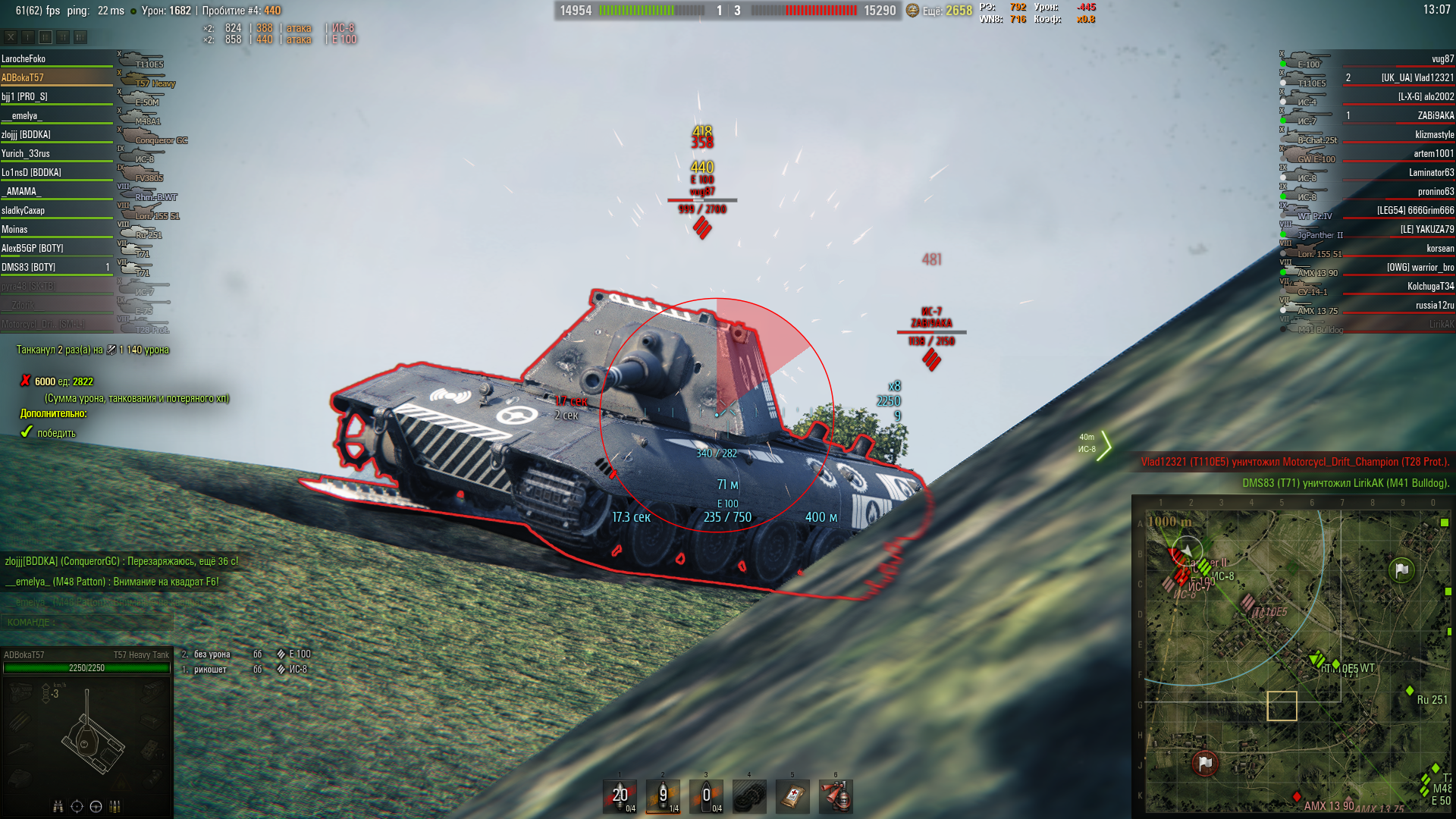
Task: Click the binoculars equipment icon
Action: click(58, 806)
